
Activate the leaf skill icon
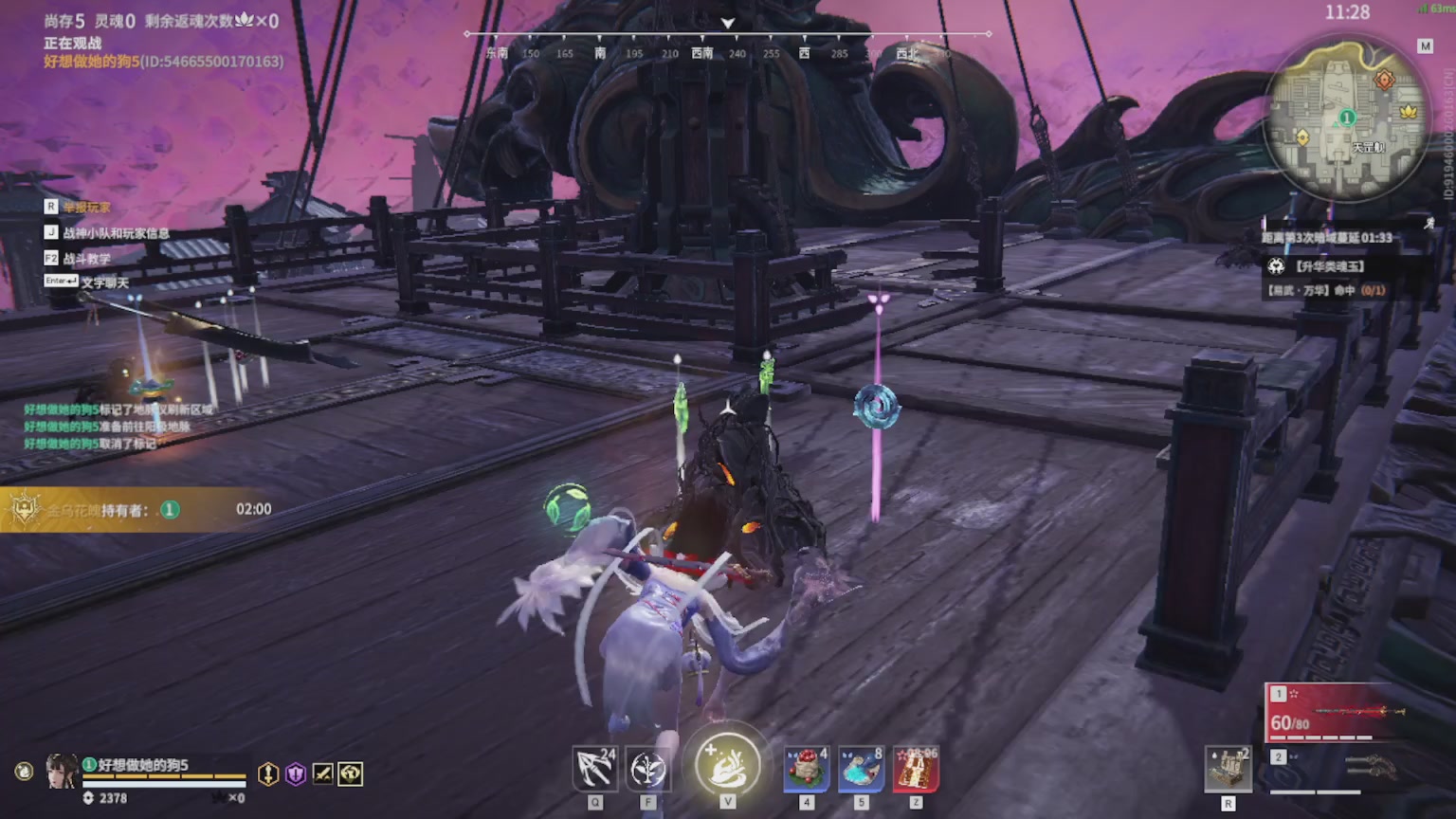coord(648,769)
